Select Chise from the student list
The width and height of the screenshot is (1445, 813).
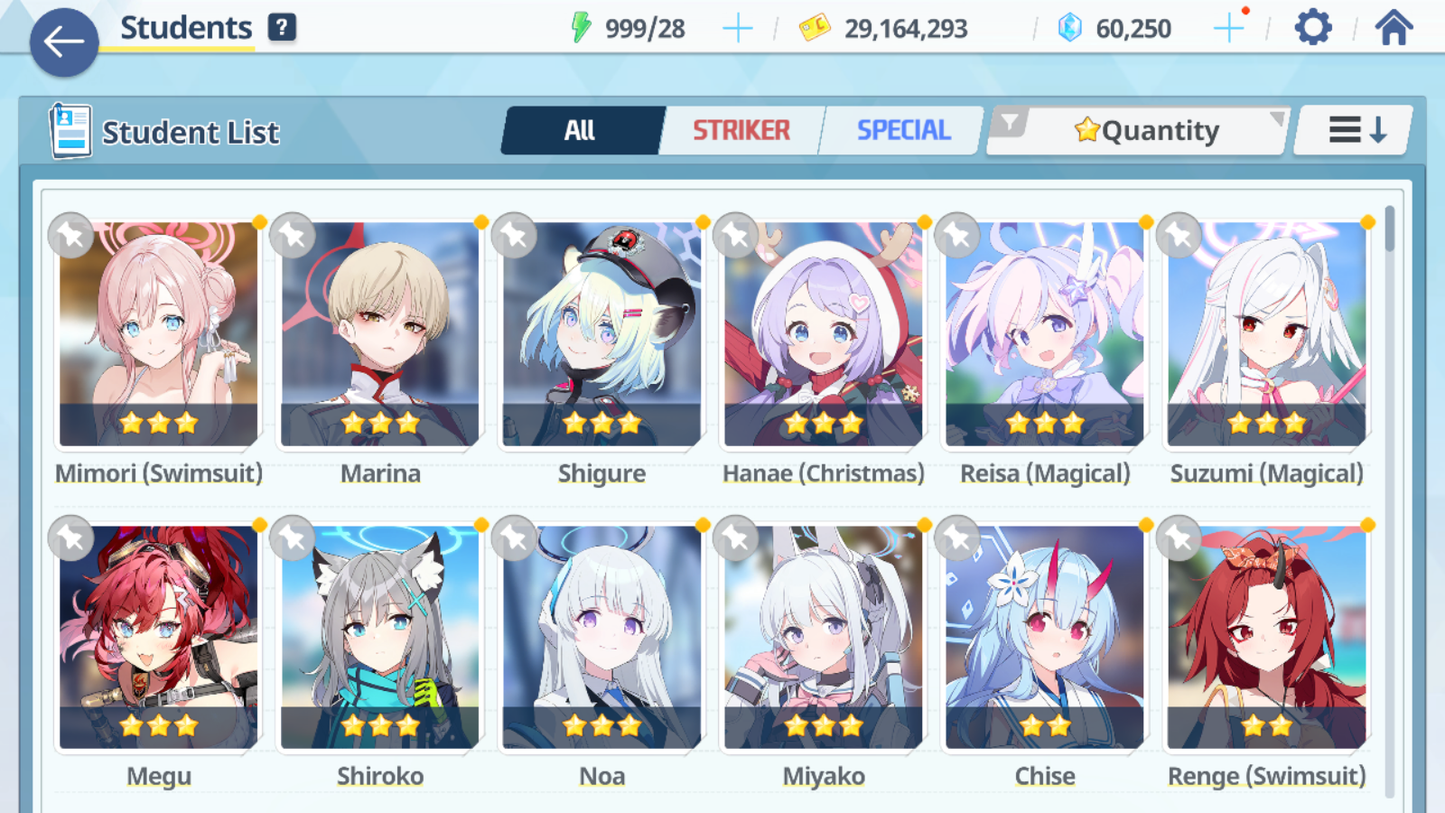click(1044, 638)
